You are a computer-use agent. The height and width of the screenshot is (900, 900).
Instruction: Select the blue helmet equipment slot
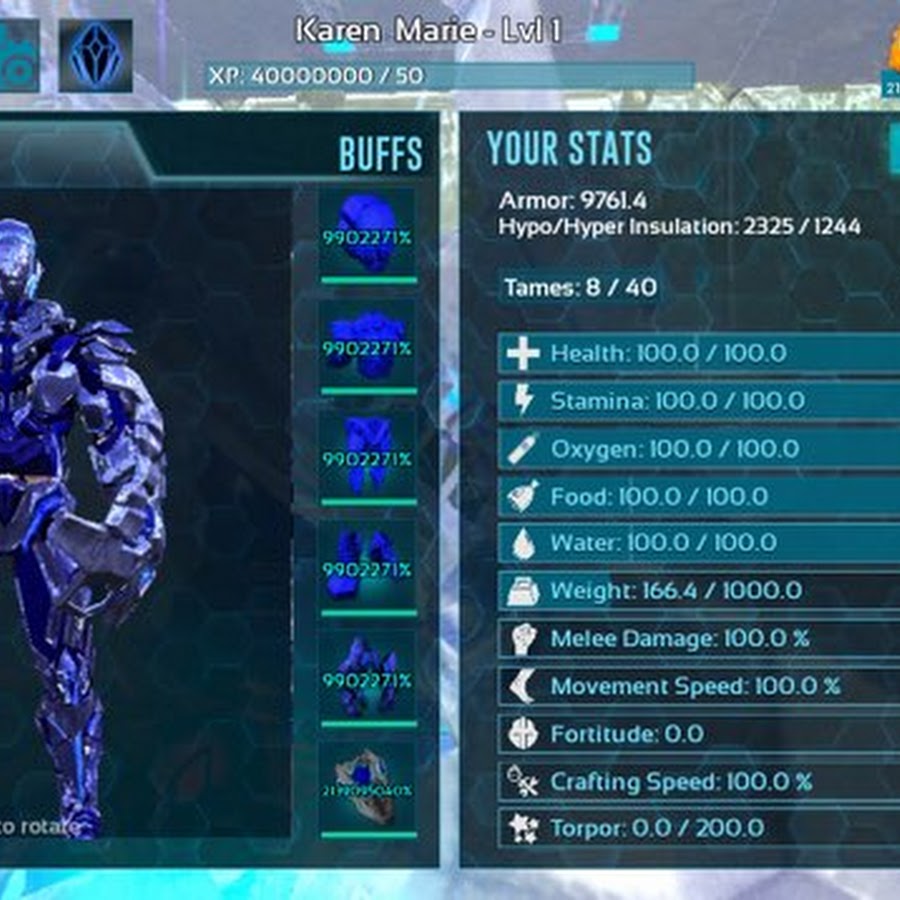click(x=366, y=235)
